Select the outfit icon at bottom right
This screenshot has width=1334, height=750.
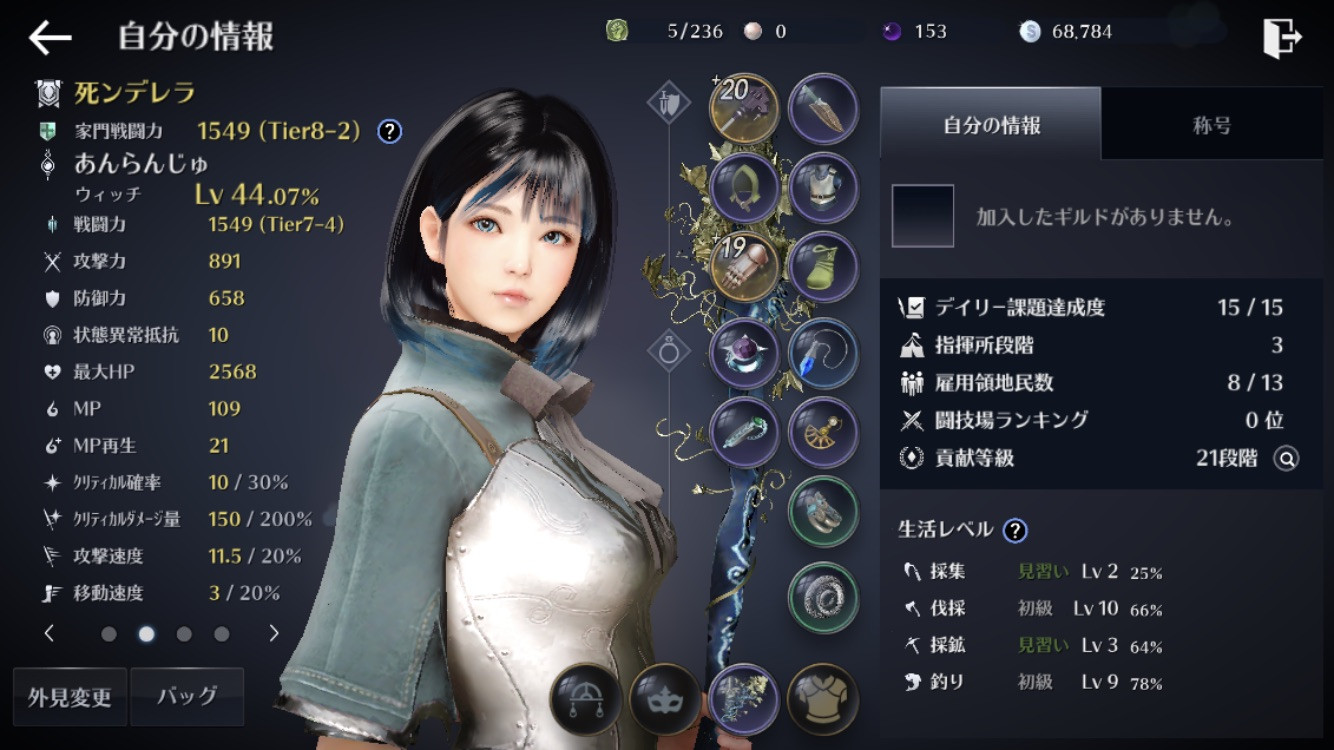point(822,700)
